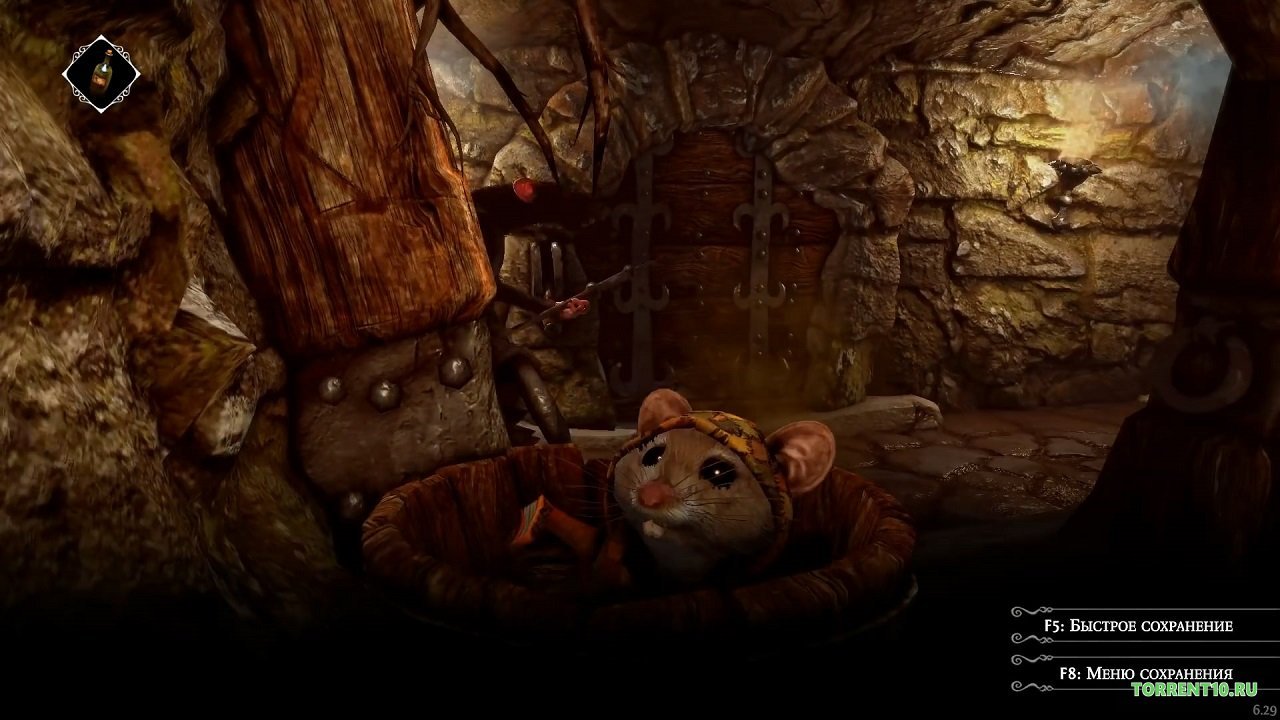Click the wall torch sconce near the archway
This screenshot has width=1280, height=720.
pos(1075,185)
